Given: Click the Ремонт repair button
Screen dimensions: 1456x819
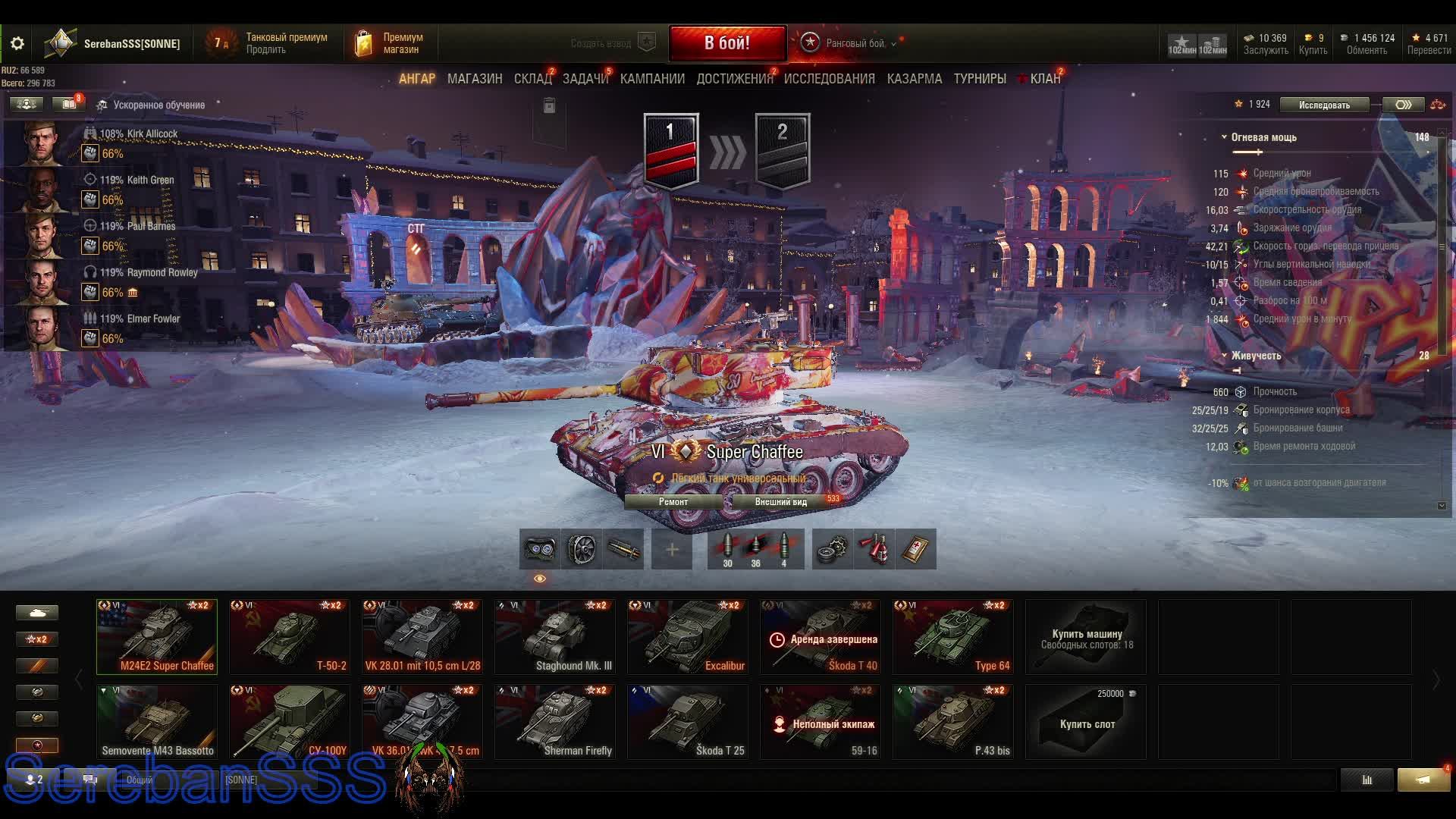Looking at the screenshot, I should pos(673,502).
